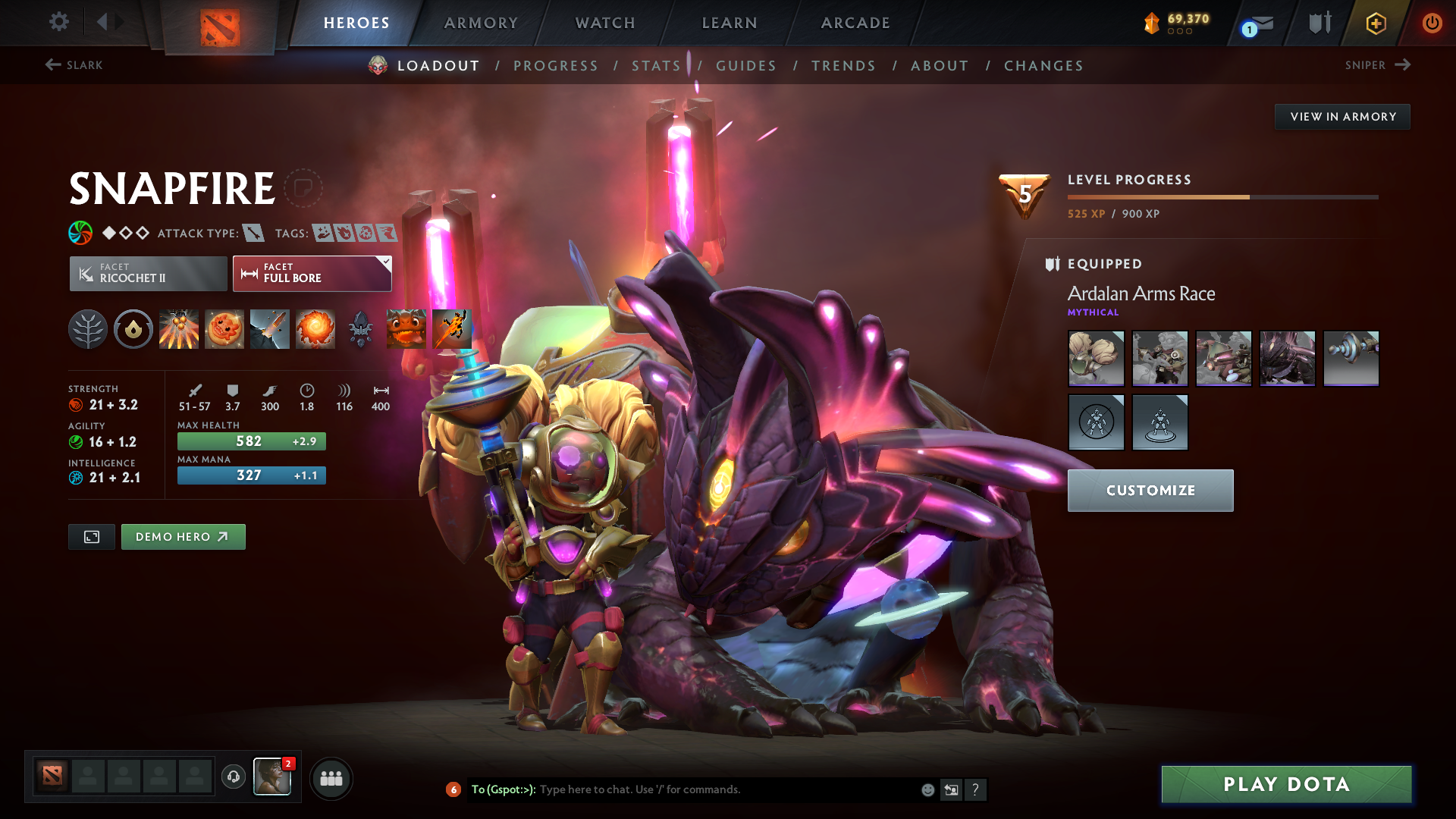Open the friends party icon
Image resolution: width=1456 pixels, height=819 pixels.
pos(331,778)
